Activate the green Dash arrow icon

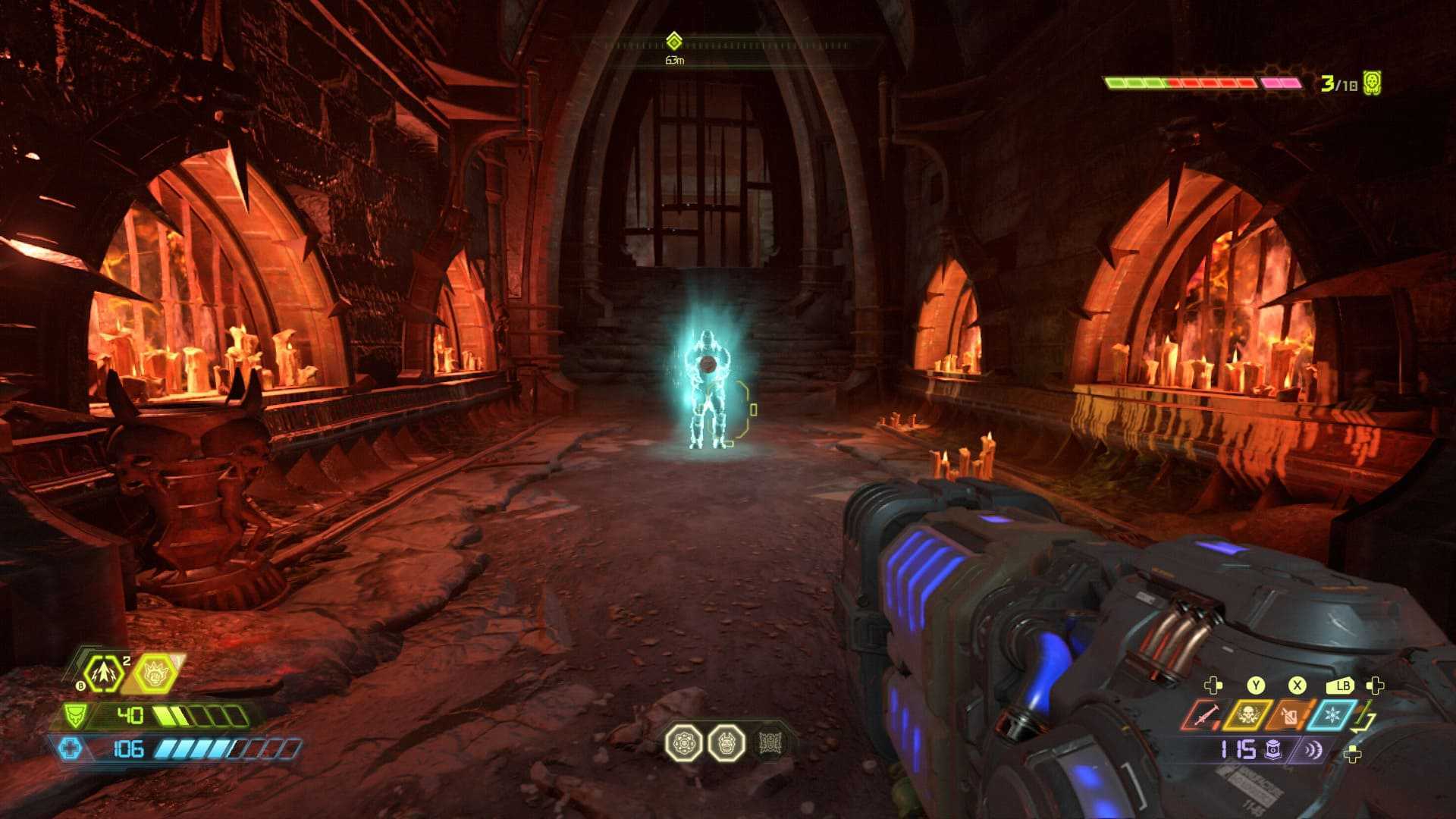click(x=102, y=673)
